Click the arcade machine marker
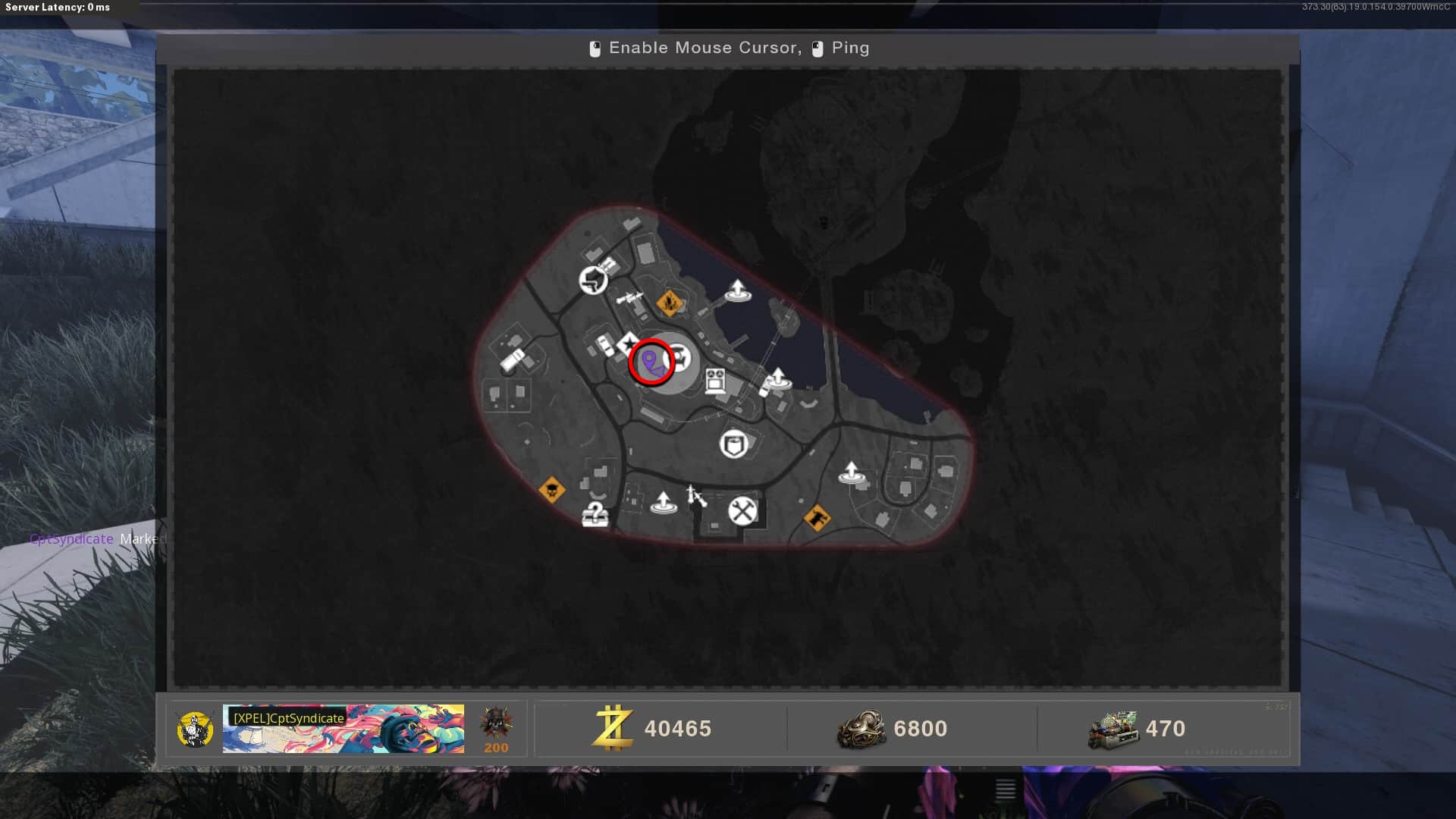1456x819 pixels. (x=715, y=380)
